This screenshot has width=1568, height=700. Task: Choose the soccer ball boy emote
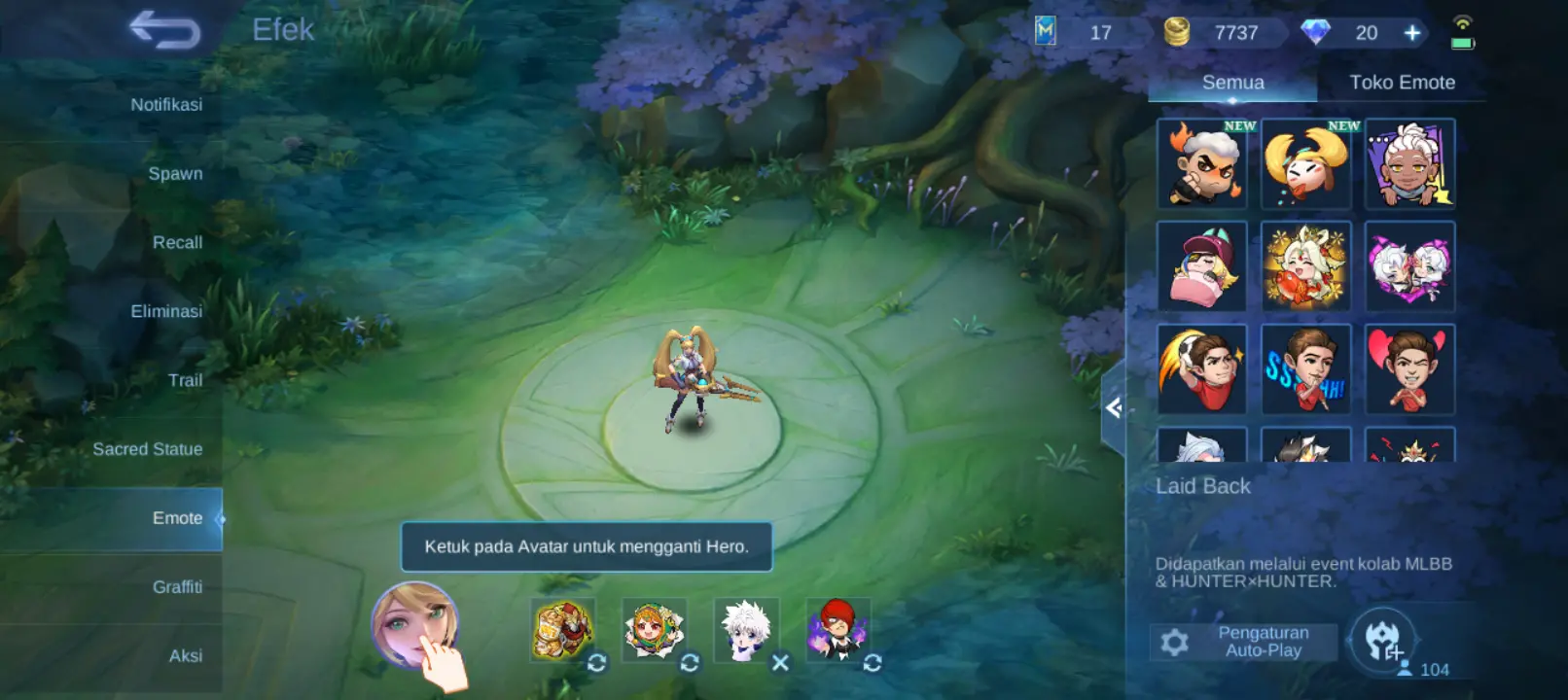click(x=1202, y=369)
